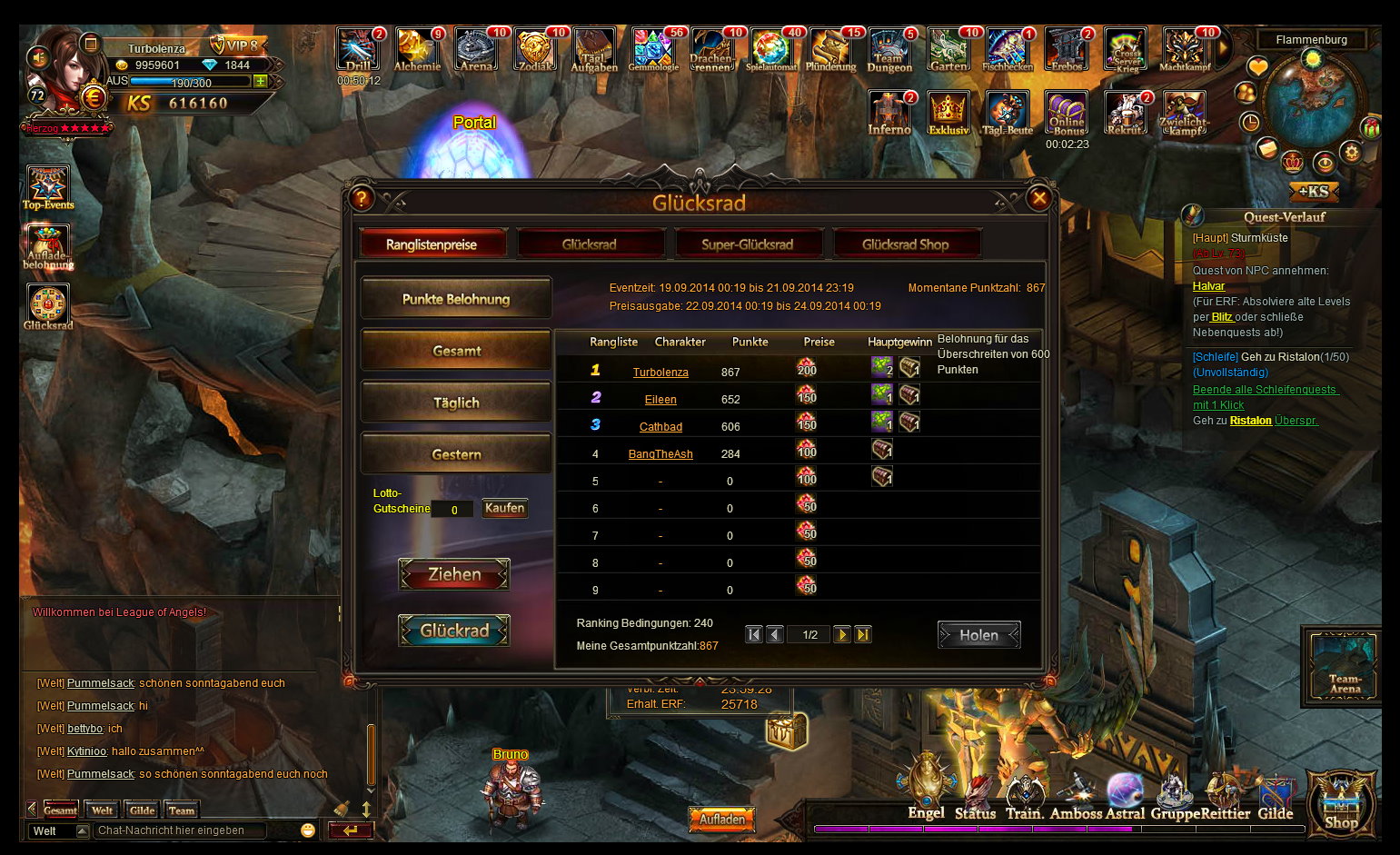Show the Gestern ranking
This screenshot has width=1400, height=855.
click(x=456, y=454)
